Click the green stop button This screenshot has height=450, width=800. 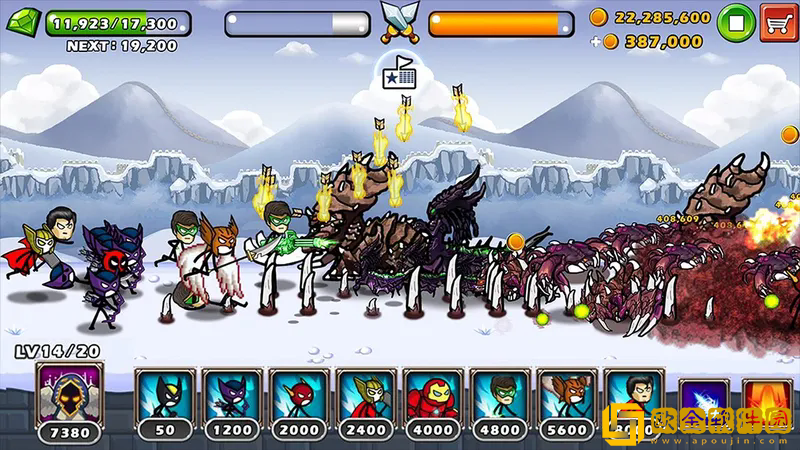click(736, 21)
